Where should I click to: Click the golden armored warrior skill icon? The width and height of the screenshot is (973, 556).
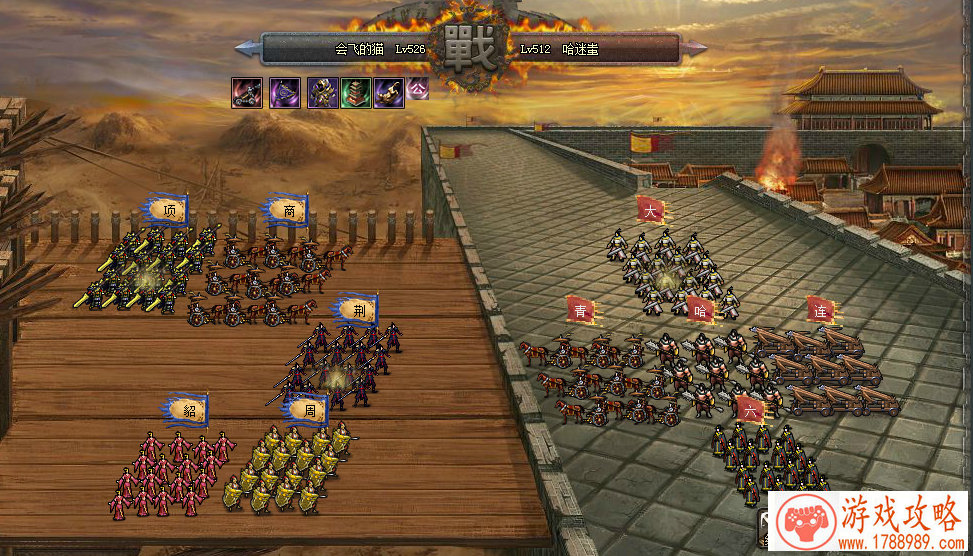point(322,93)
